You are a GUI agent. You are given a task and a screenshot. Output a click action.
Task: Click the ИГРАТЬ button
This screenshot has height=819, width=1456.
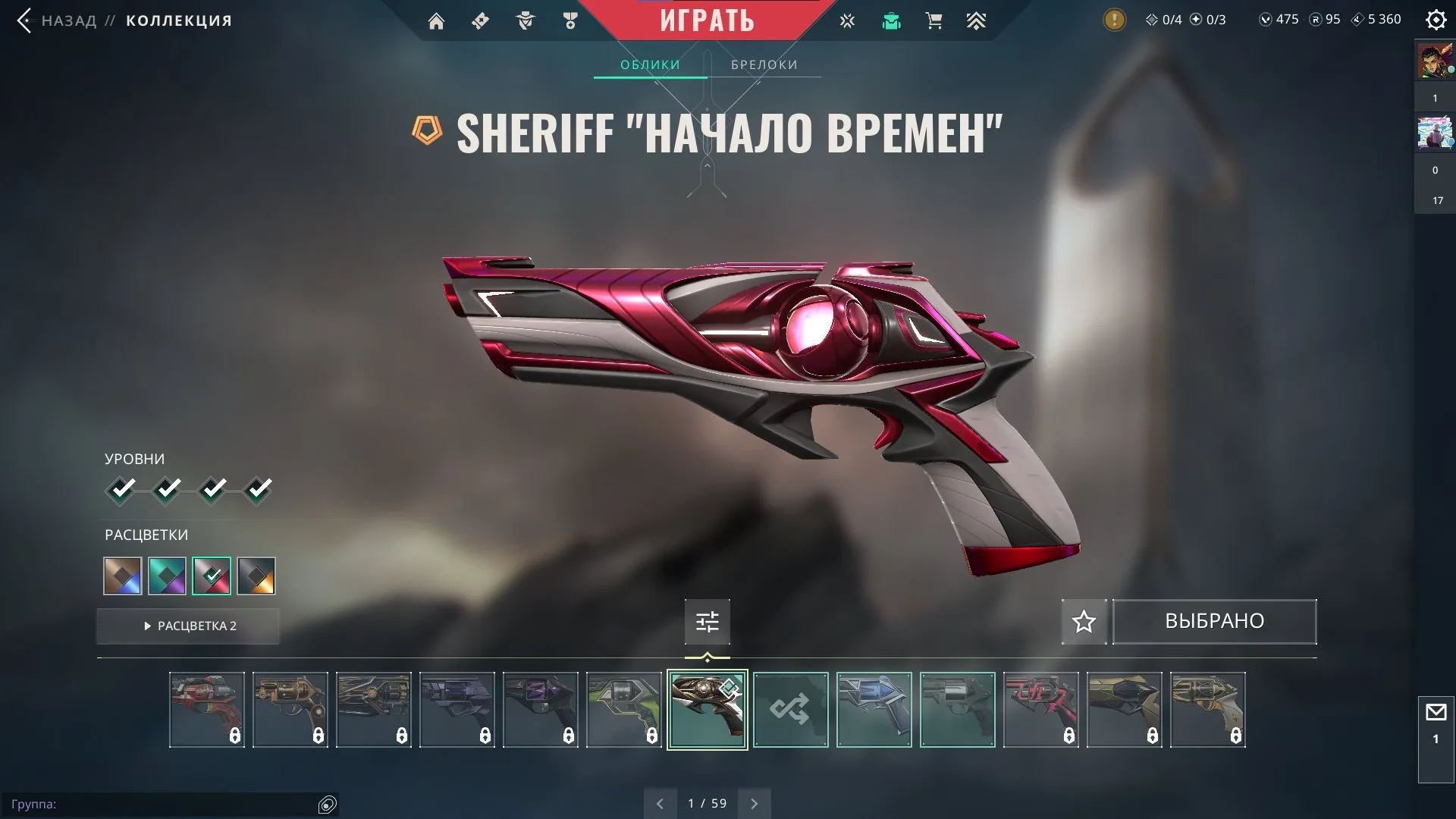point(707,20)
